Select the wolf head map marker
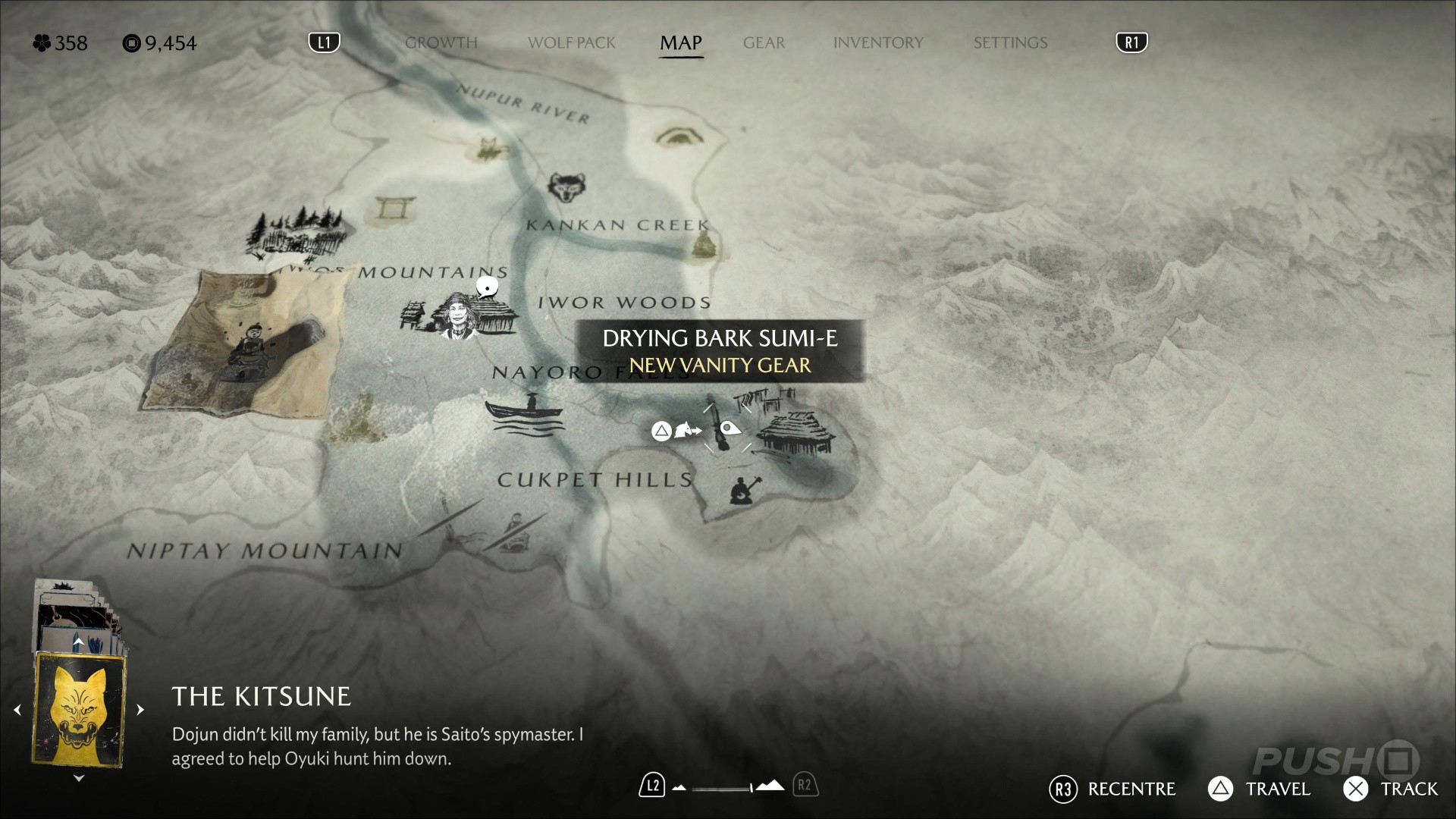The height and width of the screenshot is (819, 1456). pos(566,187)
